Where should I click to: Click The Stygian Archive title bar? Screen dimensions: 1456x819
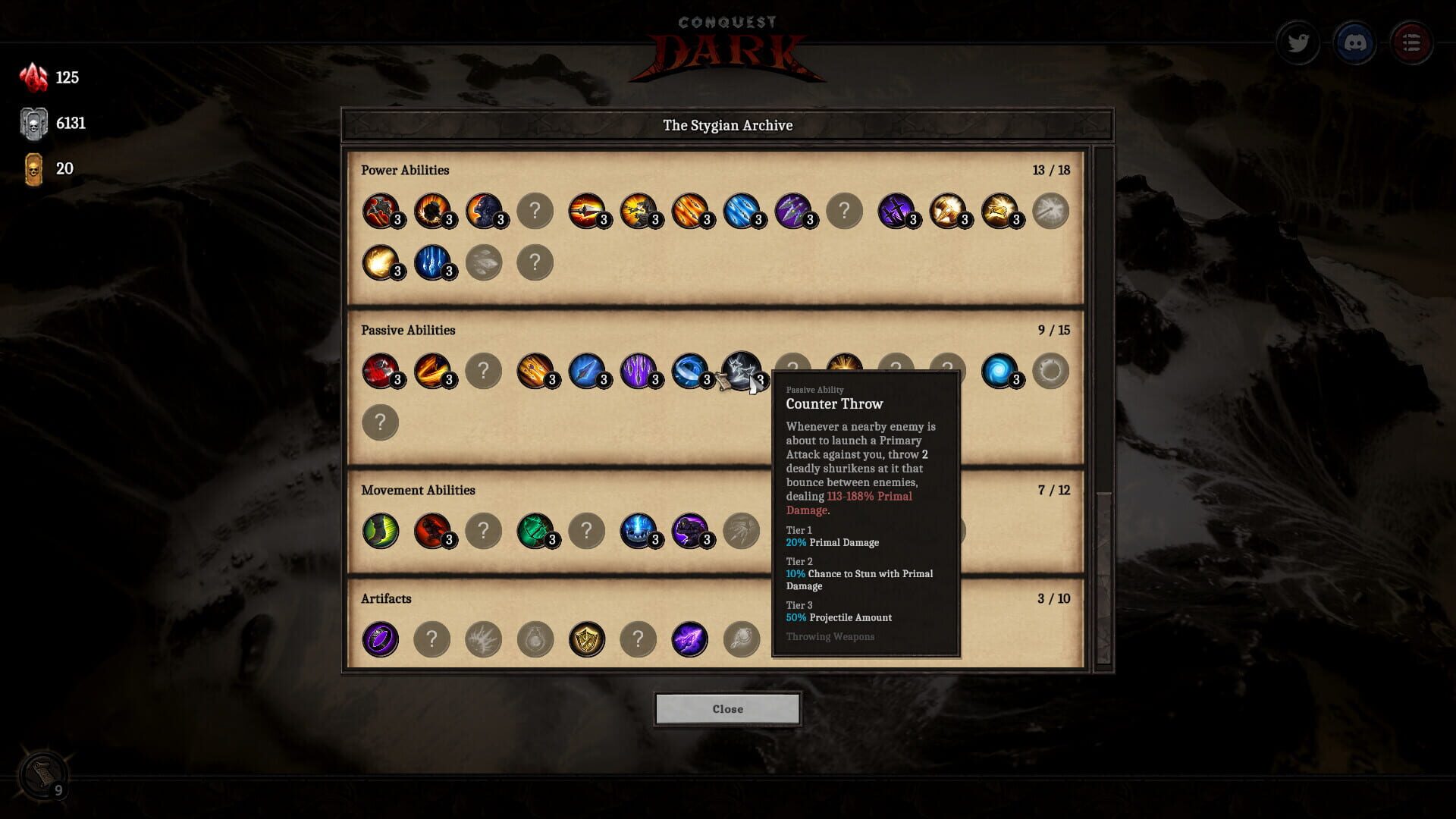pyautogui.click(x=728, y=125)
